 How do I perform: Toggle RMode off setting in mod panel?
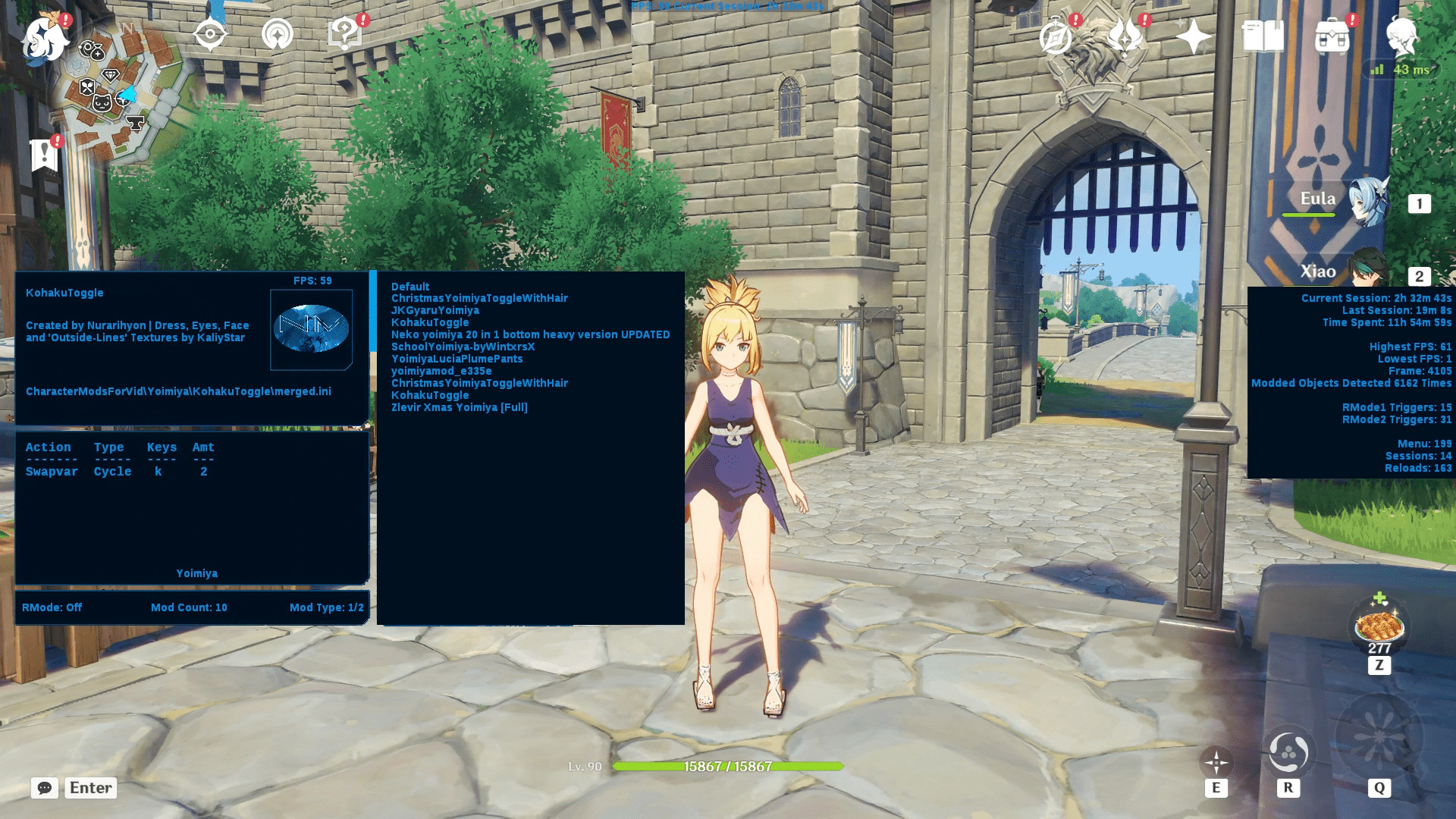(x=52, y=607)
